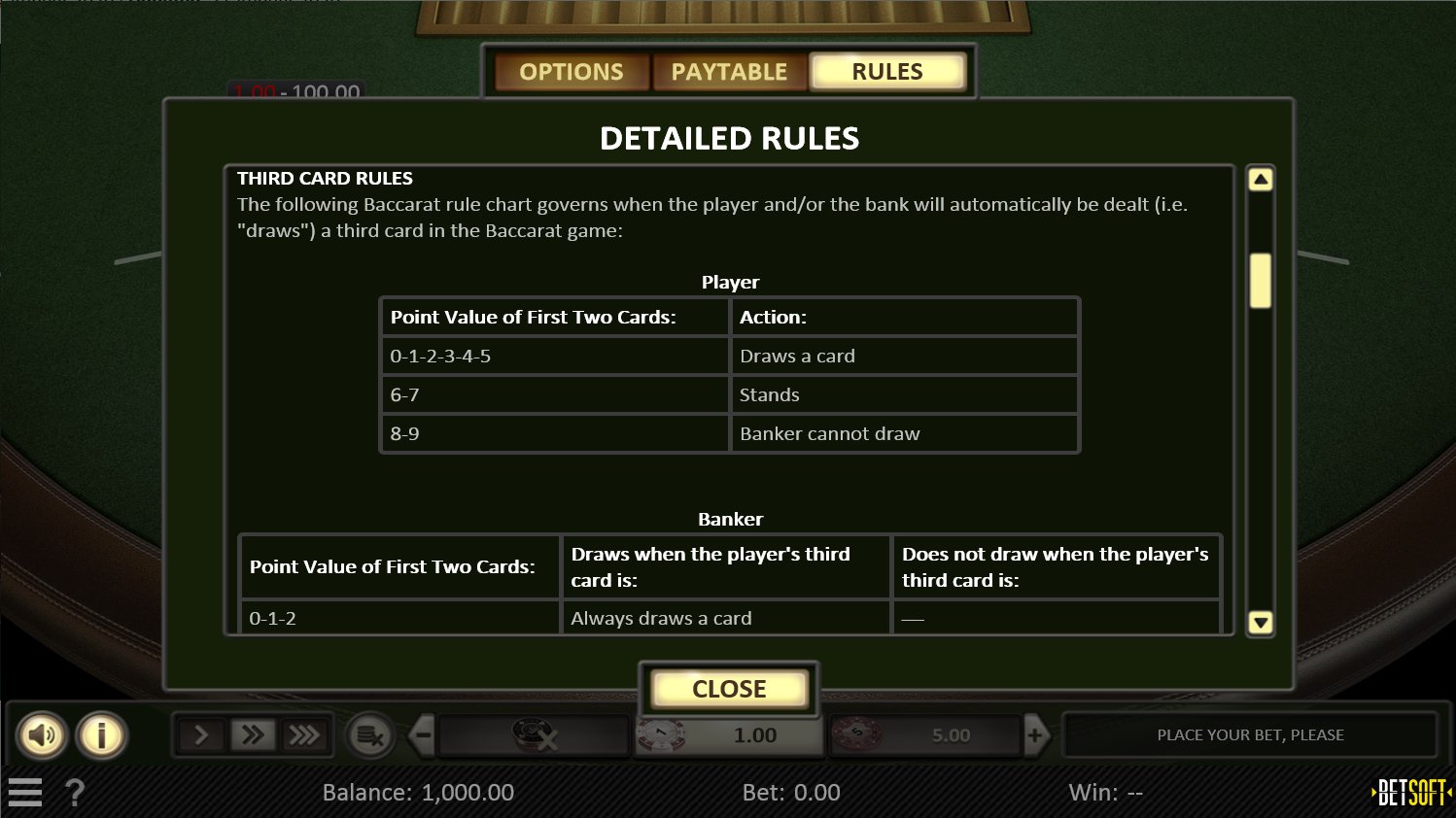Open the game info panel

[x=101, y=734]
